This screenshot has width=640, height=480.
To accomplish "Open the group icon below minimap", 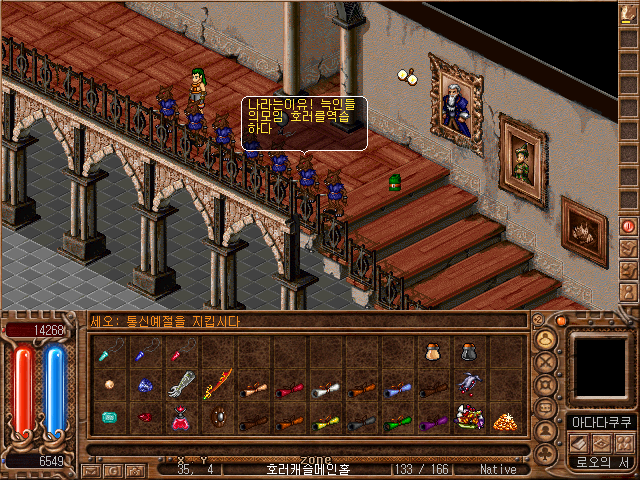I will coord(624,442).
